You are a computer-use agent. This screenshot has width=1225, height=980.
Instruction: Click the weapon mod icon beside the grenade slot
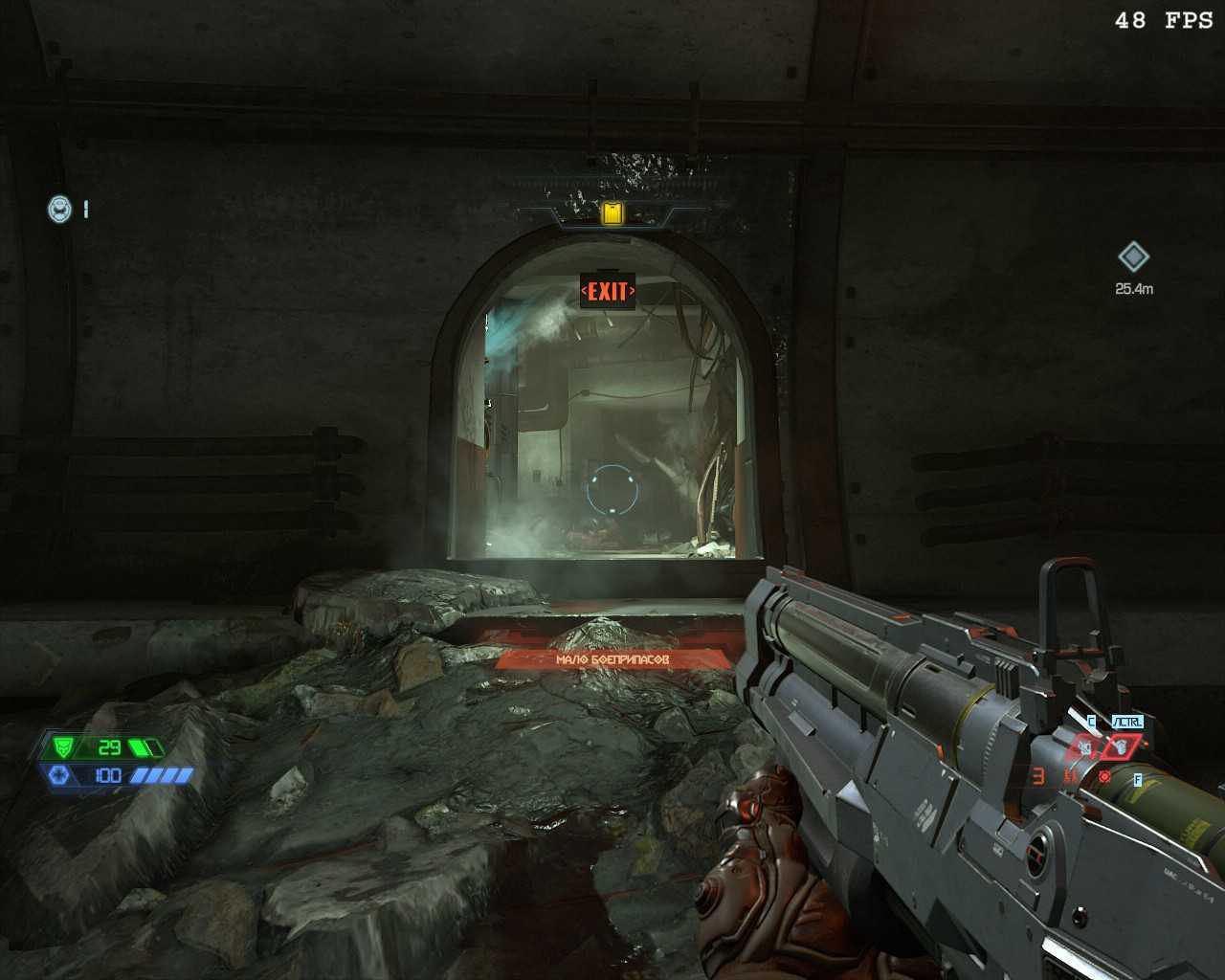[1085, 747]
